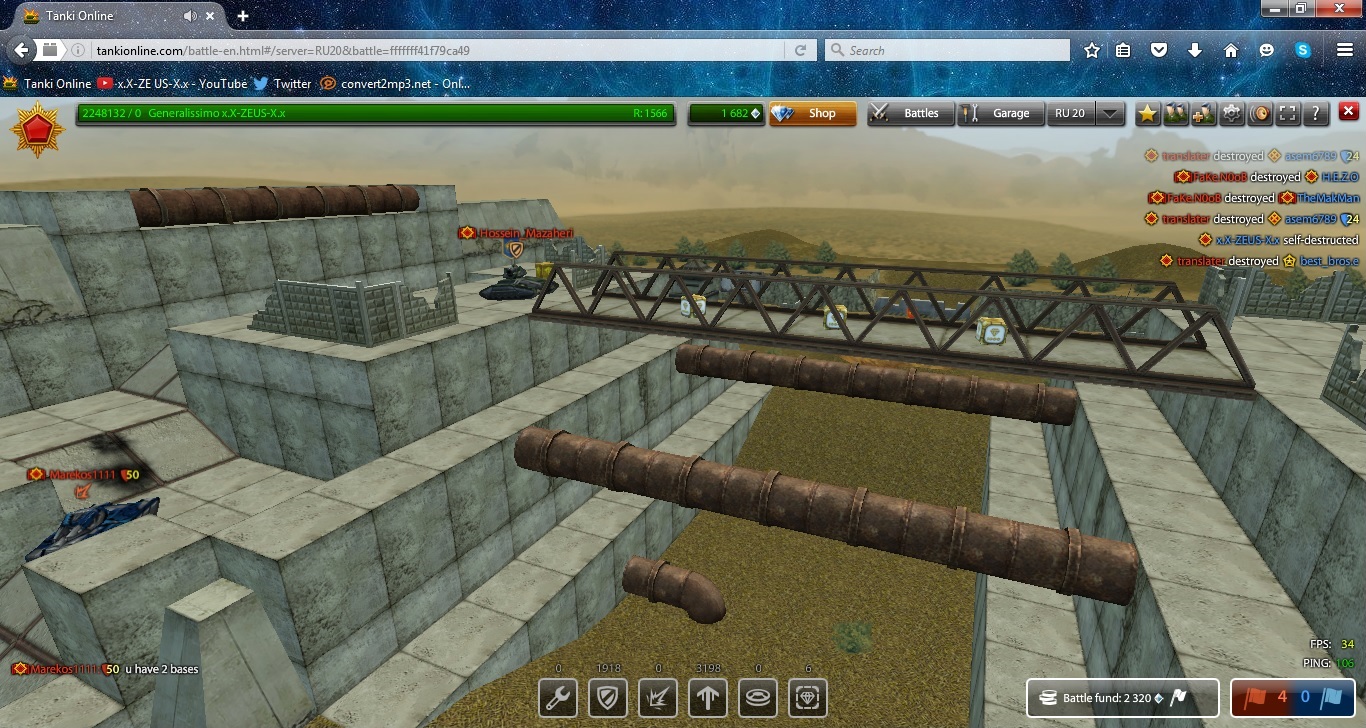Click the add-friend icon with plus sign
The image size is (1366, 728).
click(1203, 114)
